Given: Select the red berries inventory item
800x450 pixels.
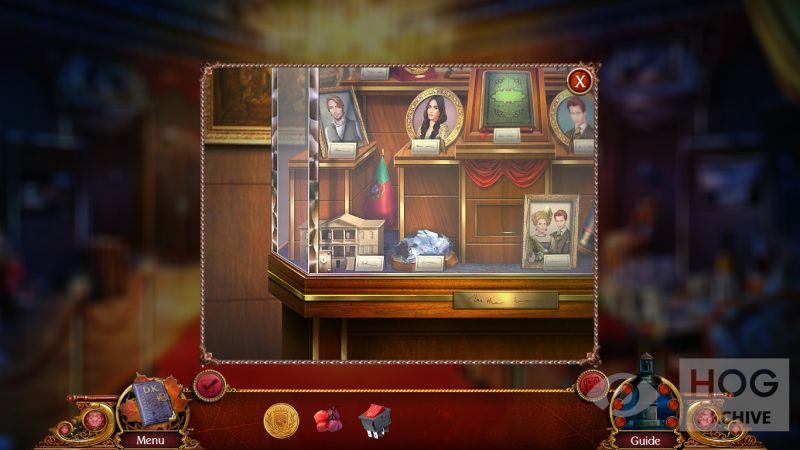Looking at the screenshot, I should (x=328, y=420).
